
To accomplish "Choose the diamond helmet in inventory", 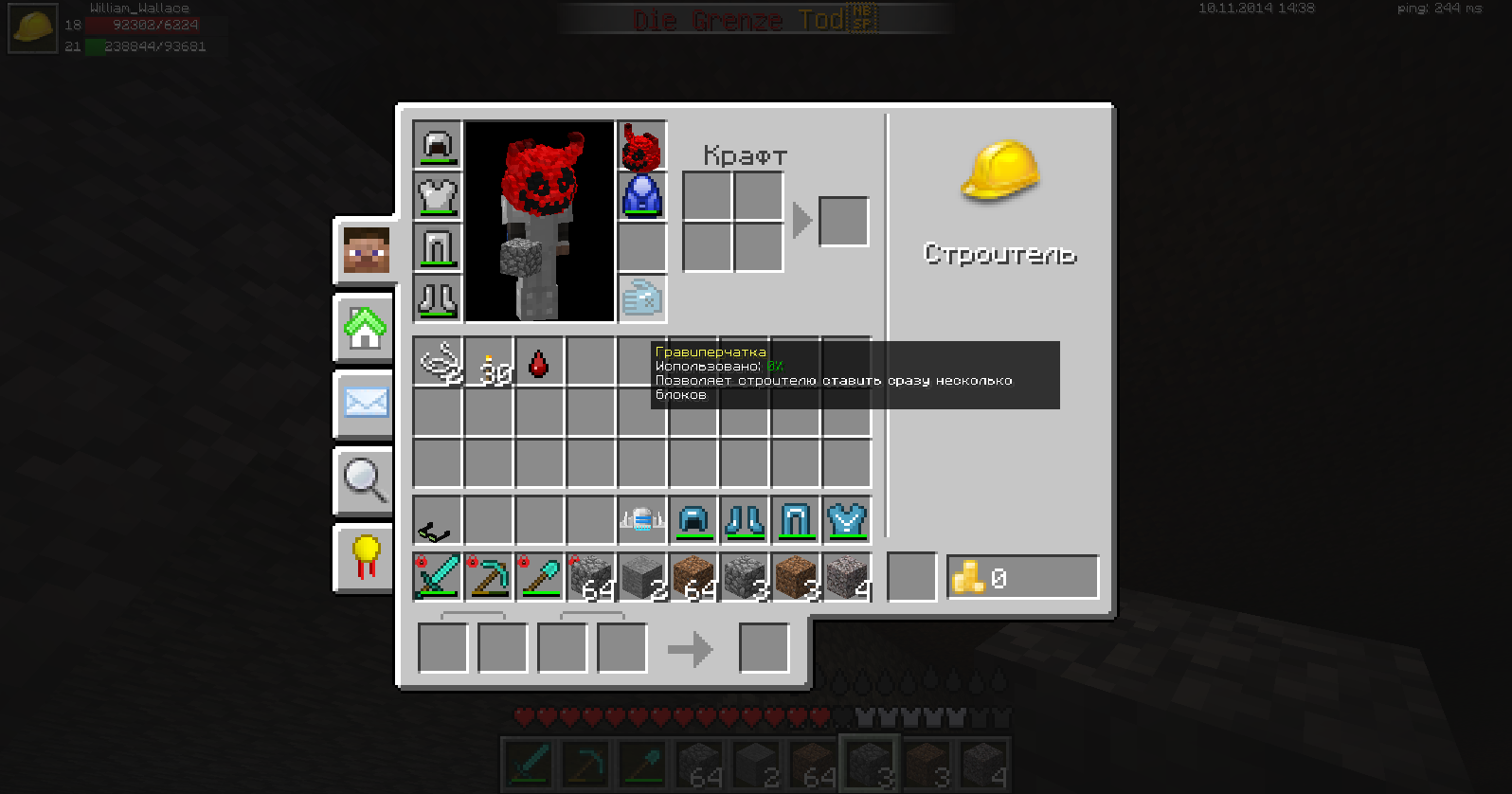I will tap(693, 521).
